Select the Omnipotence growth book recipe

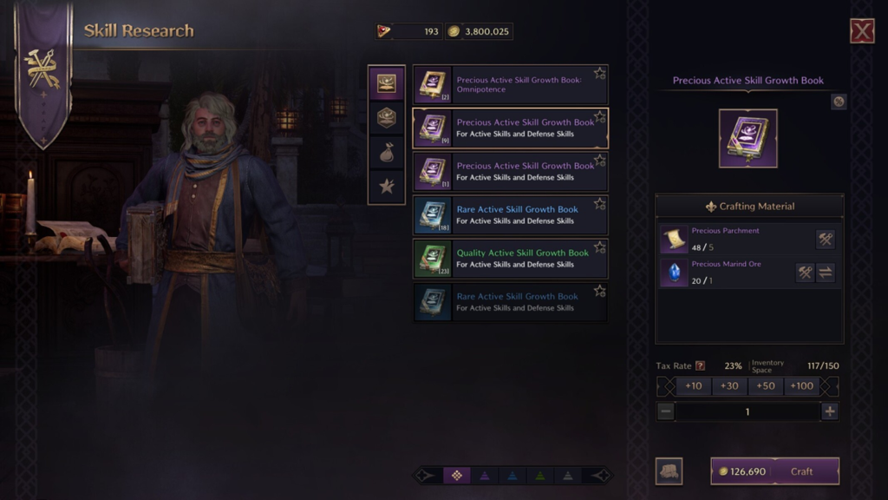tap(510, 85)
